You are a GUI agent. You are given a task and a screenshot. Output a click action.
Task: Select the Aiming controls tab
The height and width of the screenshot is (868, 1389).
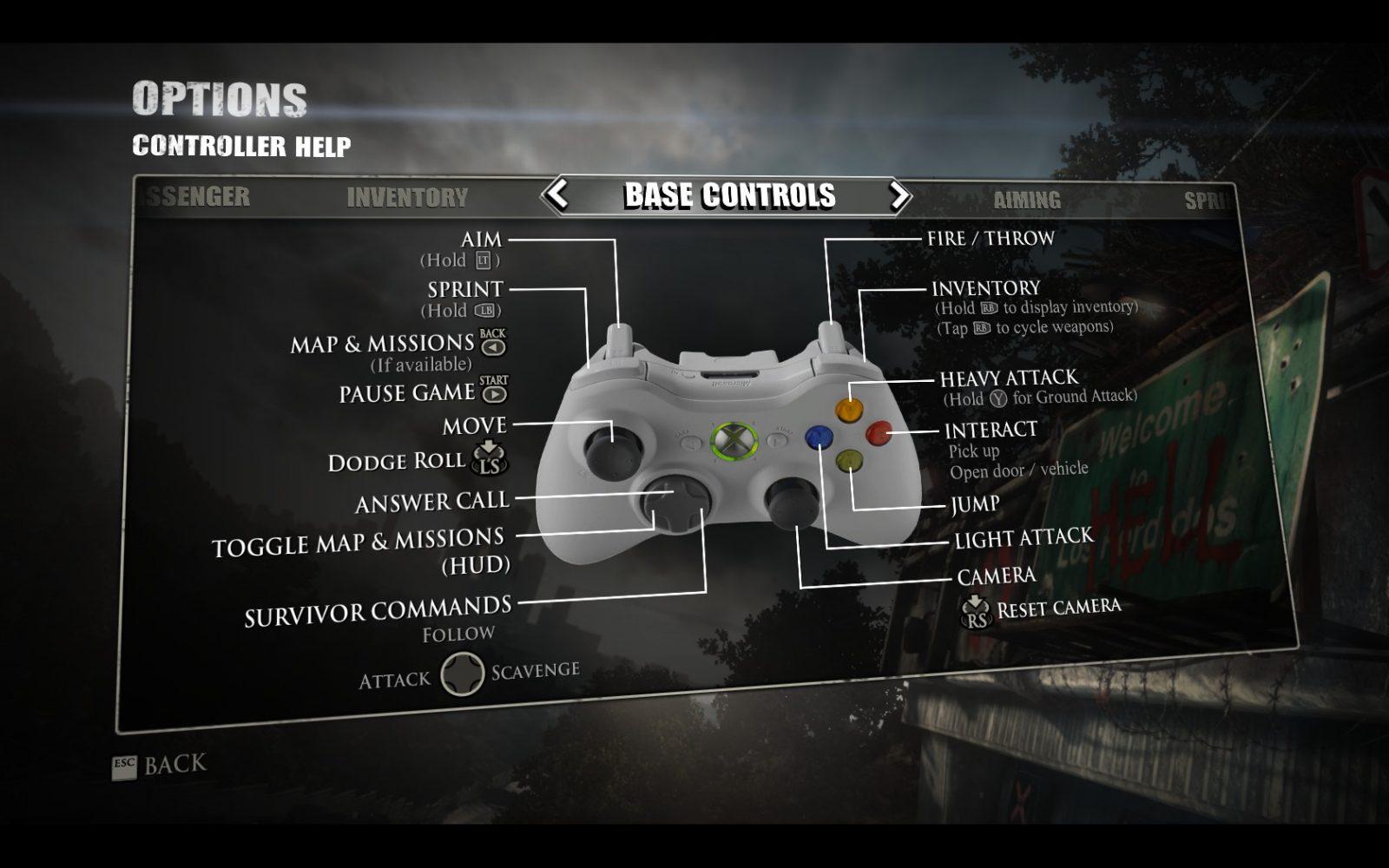click(1027, 201)
